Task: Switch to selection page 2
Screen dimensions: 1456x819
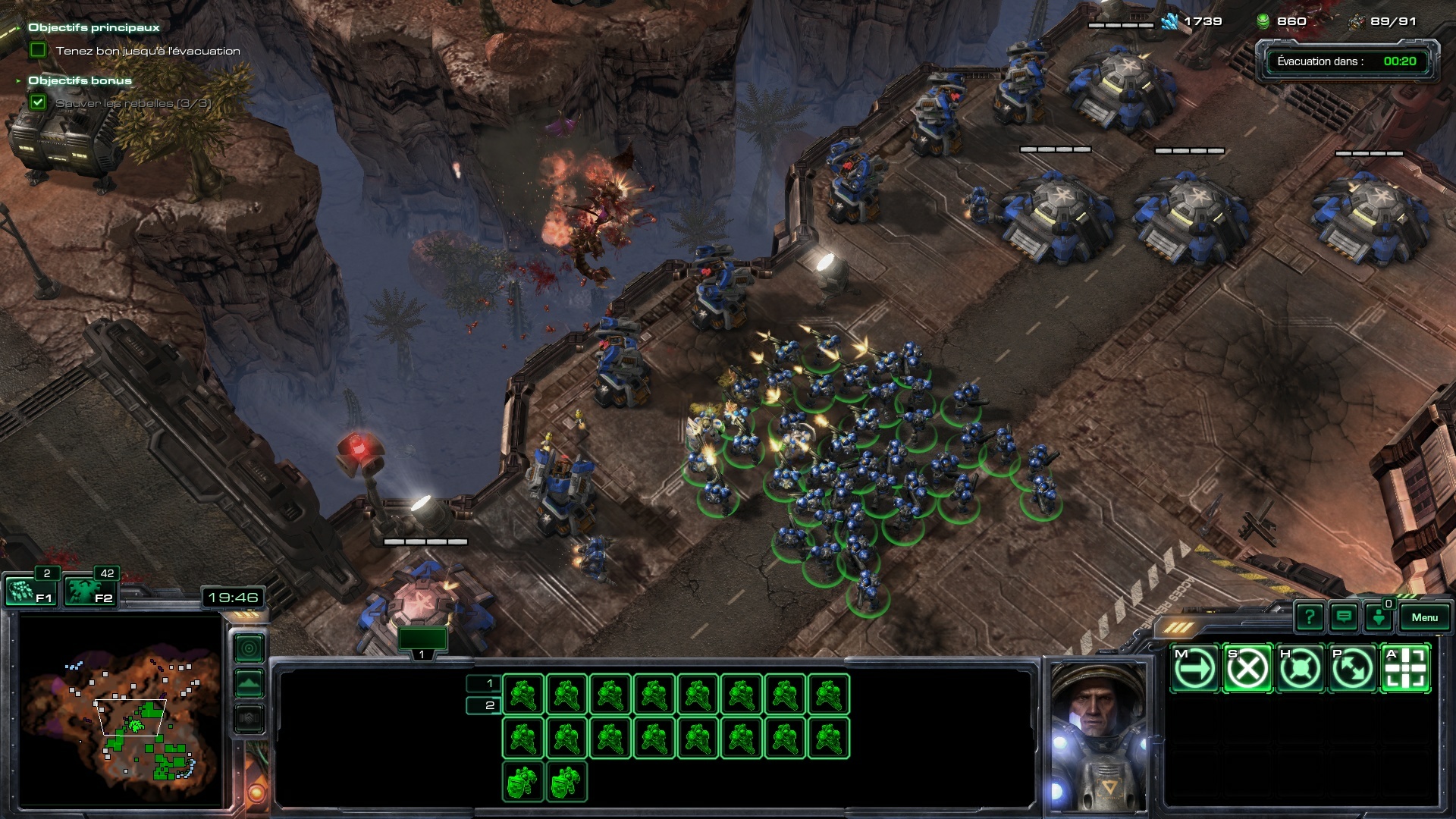Action: (x=483, y=705)
